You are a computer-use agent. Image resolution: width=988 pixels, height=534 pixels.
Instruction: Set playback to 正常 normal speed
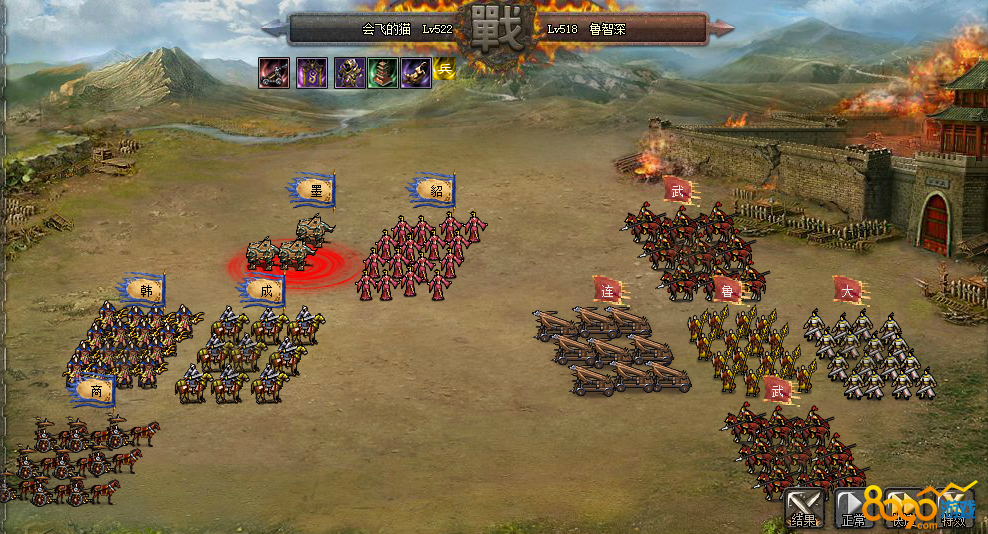(x=853, y=507)
